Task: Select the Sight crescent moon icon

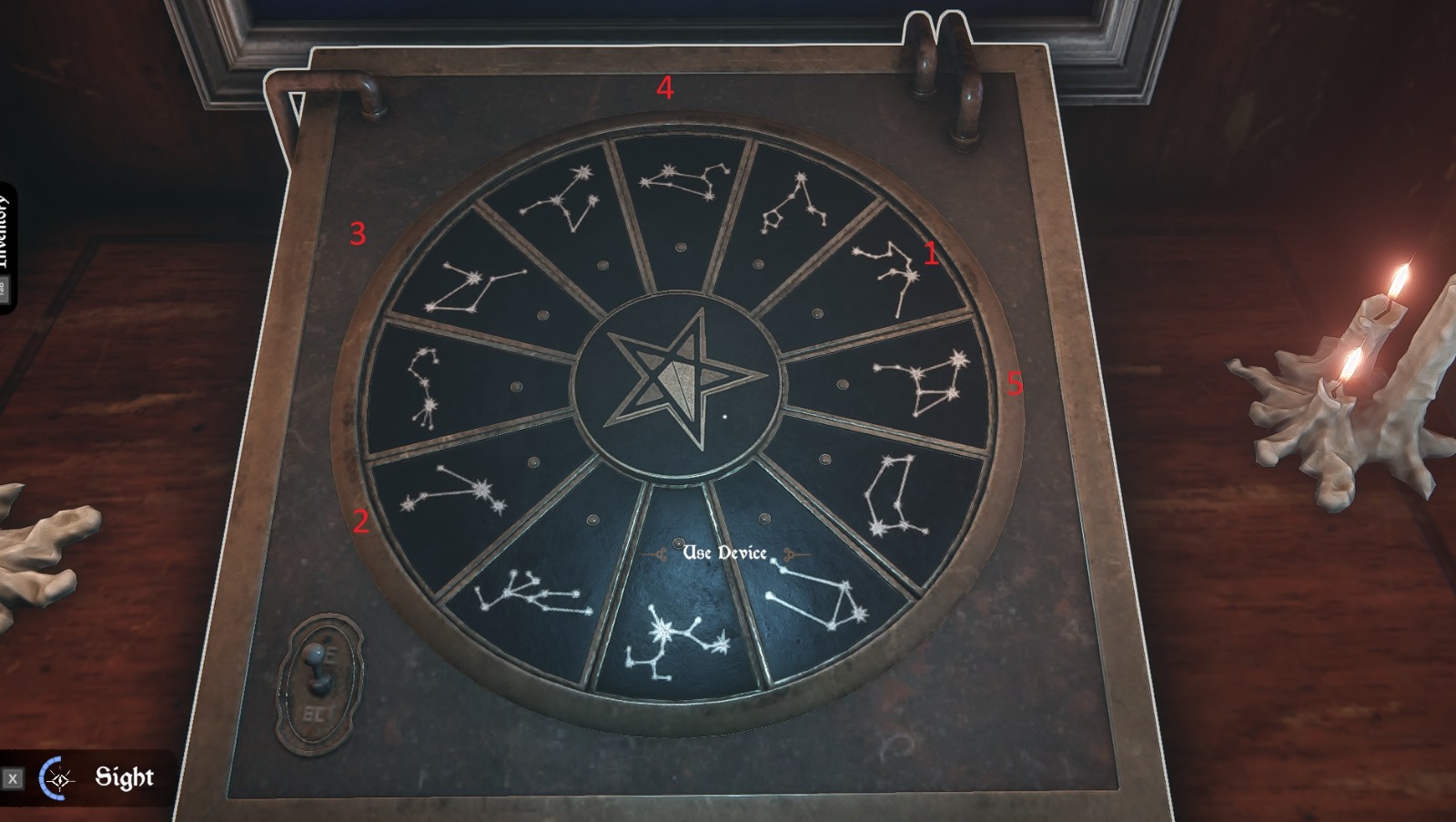Action: 56,777
